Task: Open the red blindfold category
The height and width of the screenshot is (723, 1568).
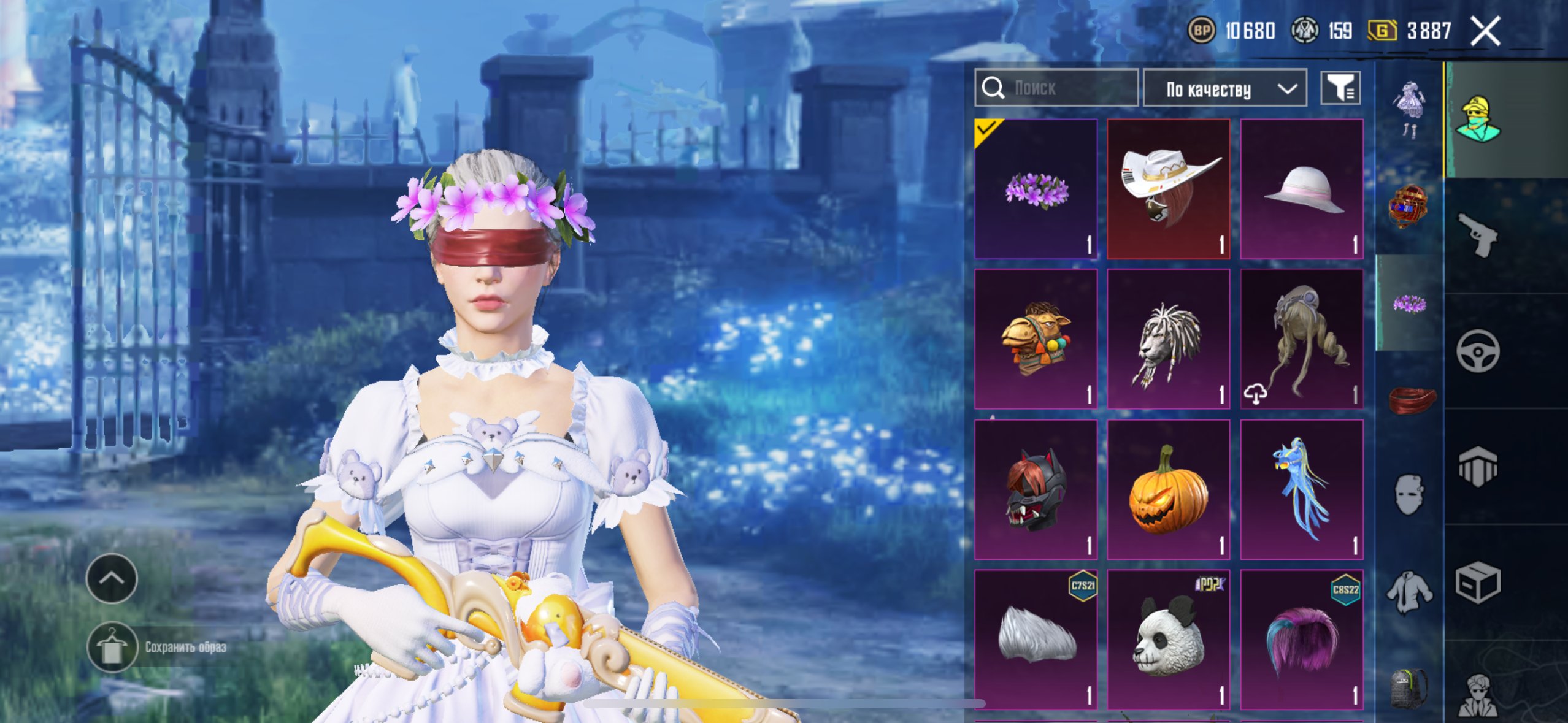Action: point(1410,399)
